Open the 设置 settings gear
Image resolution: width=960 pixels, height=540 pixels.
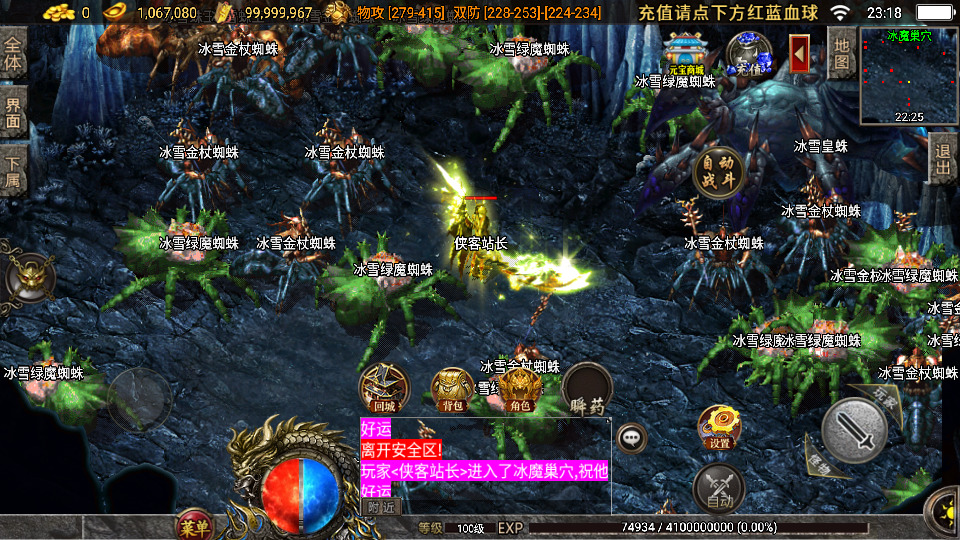coord(719,427)
